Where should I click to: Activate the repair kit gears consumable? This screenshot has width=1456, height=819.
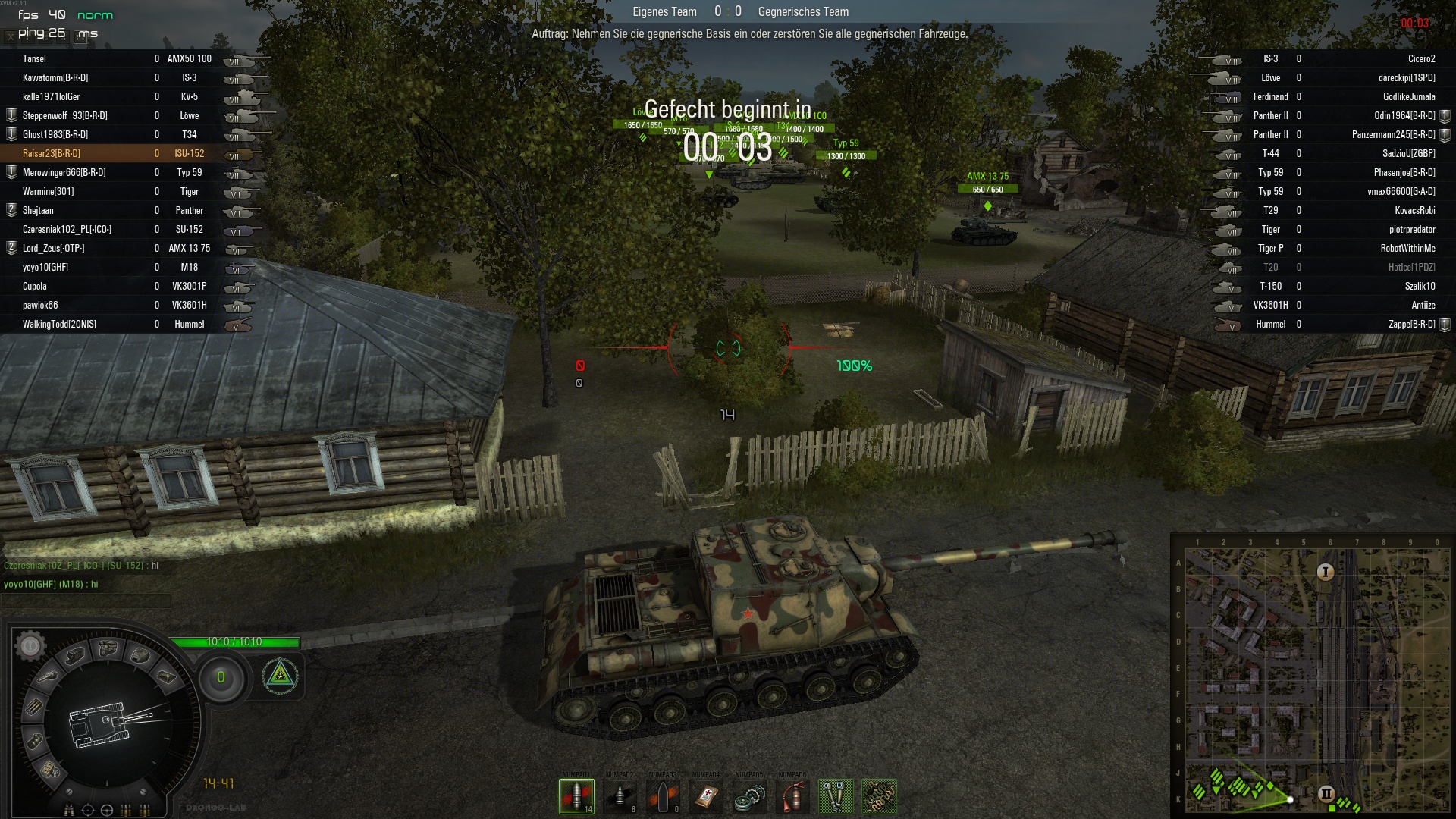tap(749, 796)
